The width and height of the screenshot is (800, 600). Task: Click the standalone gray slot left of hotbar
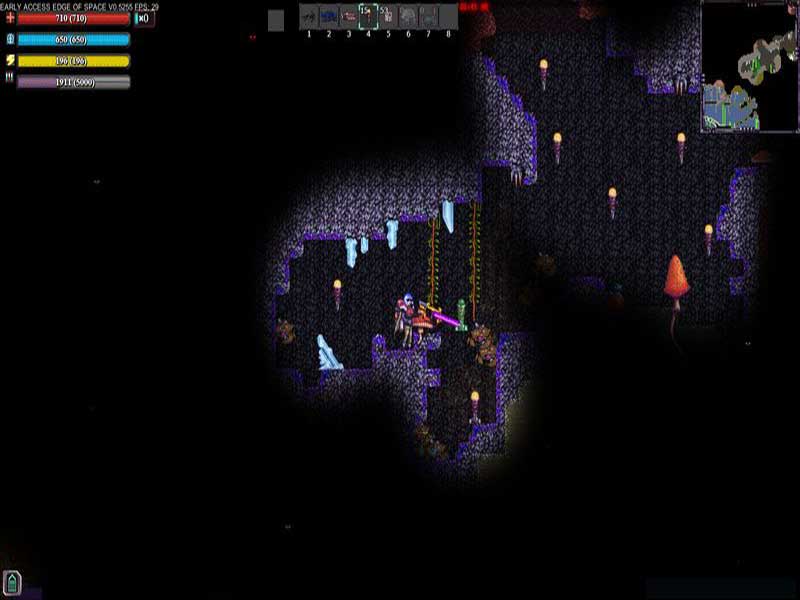coord(276,20)
